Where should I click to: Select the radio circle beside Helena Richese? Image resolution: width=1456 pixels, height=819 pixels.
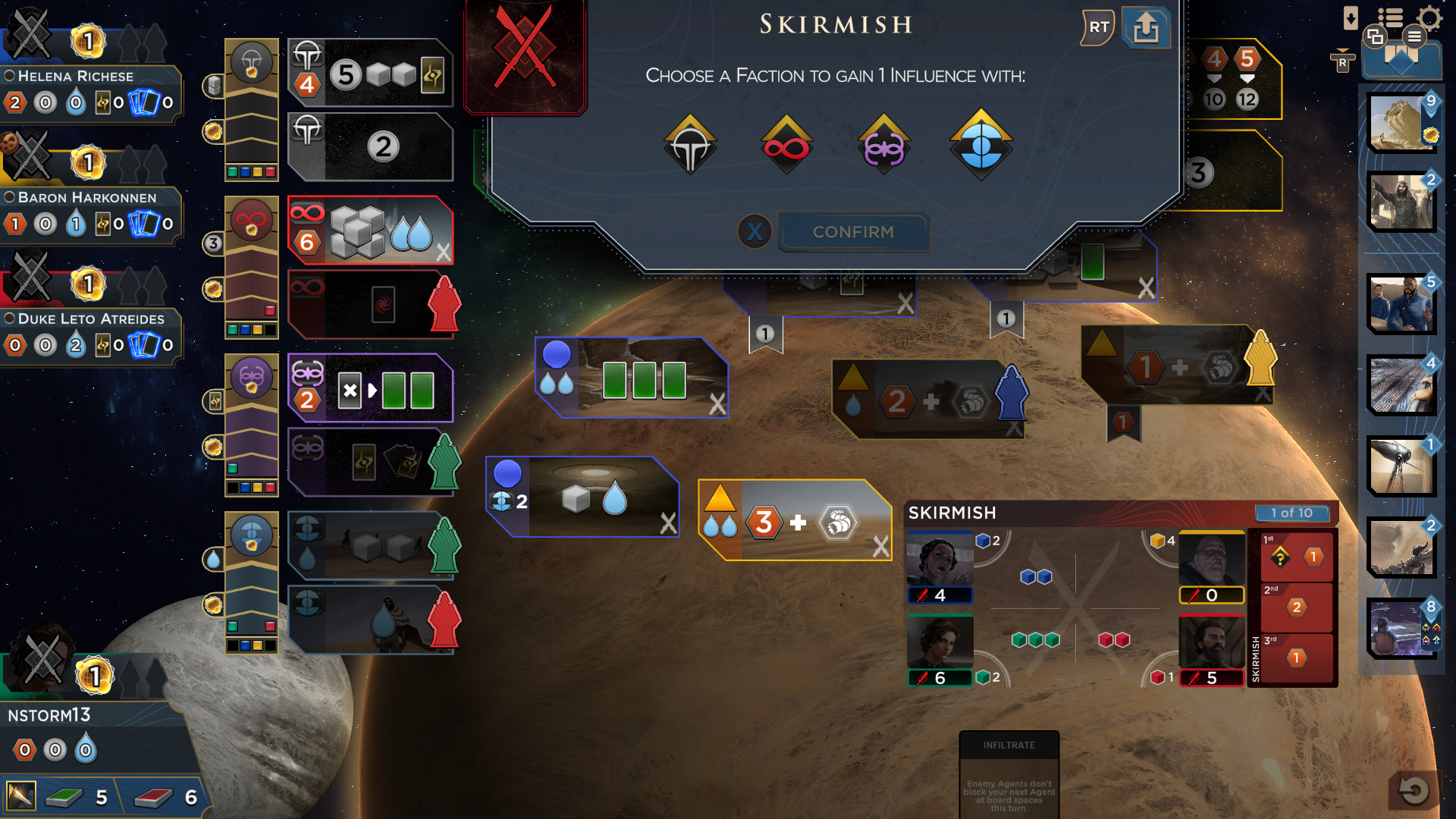tap(8, 76)
